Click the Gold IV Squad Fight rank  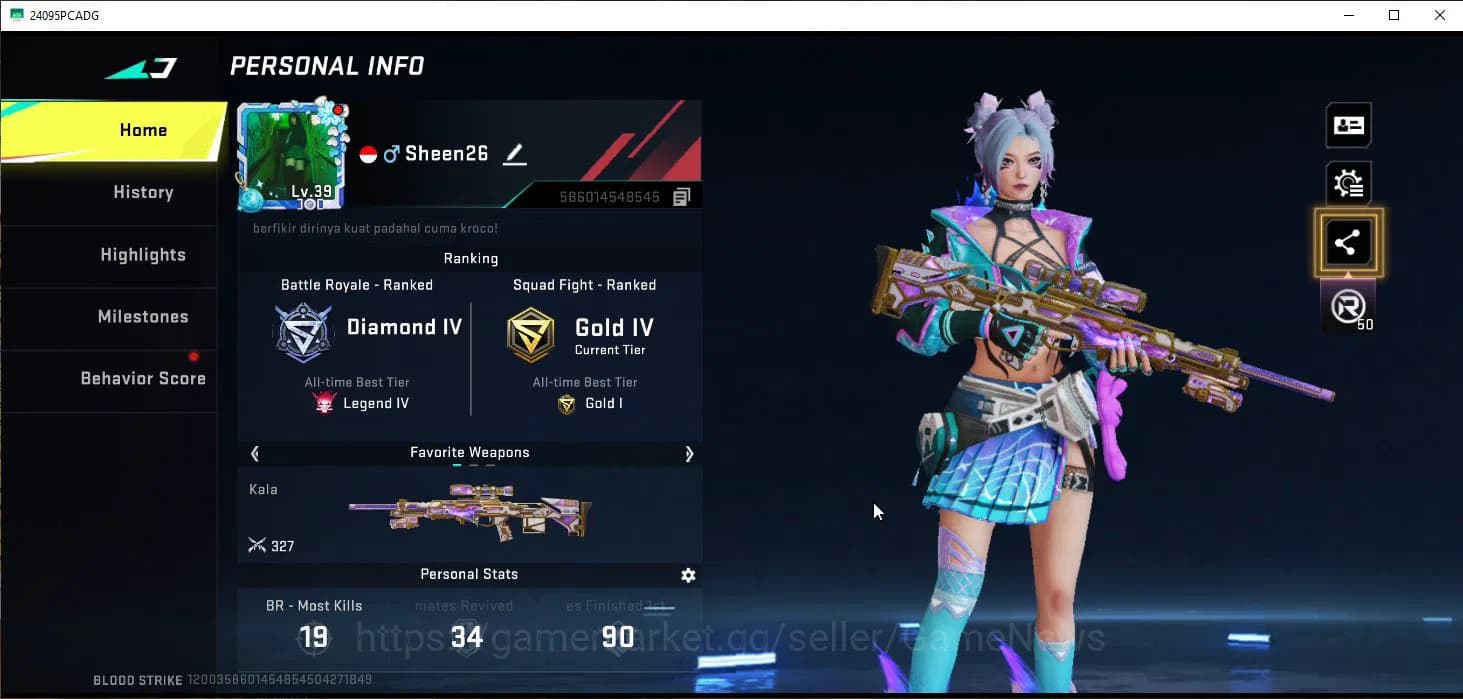(584, 334)
